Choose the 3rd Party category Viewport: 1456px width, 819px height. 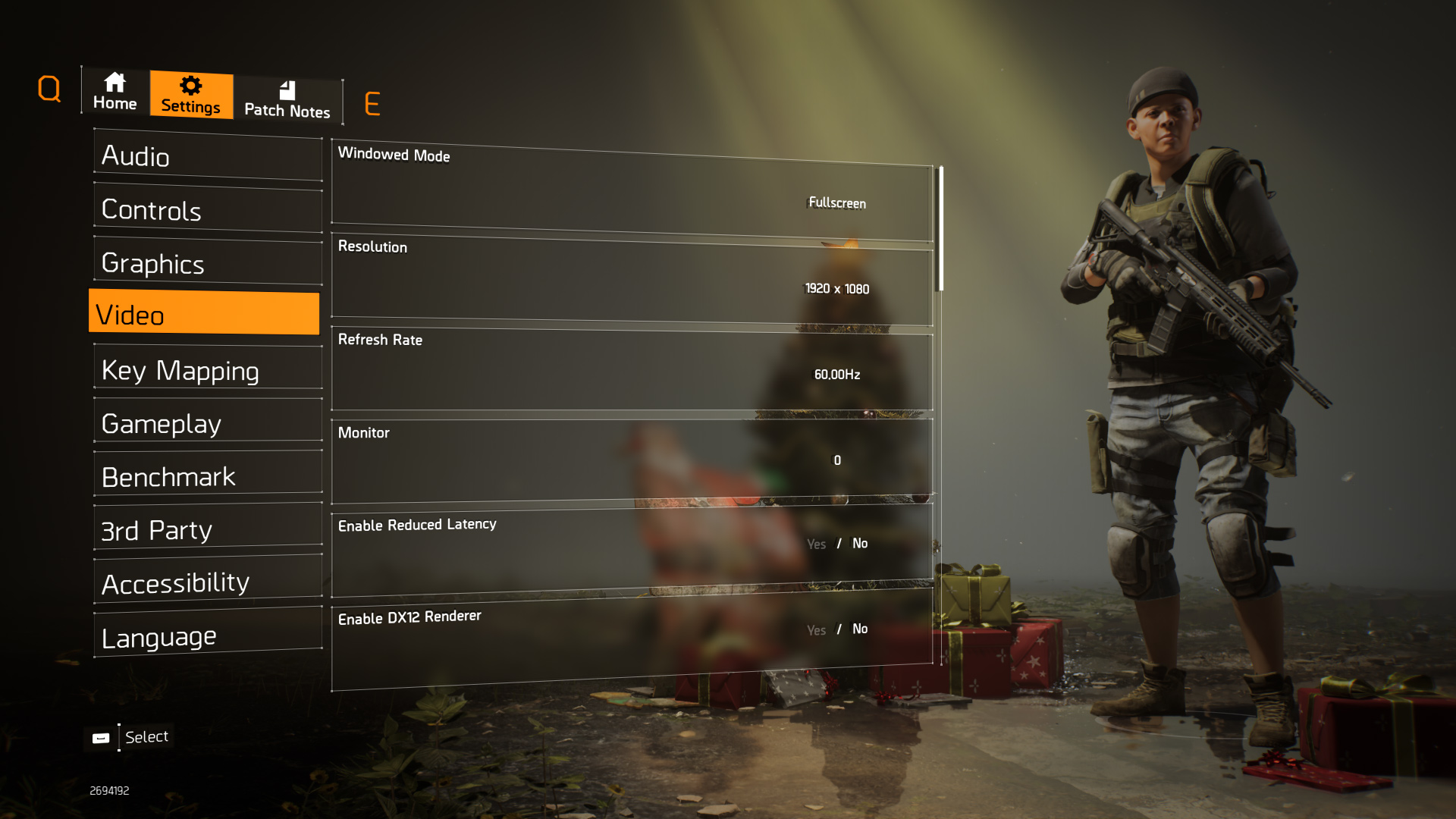pyautogui.click(x=208, y=529)
